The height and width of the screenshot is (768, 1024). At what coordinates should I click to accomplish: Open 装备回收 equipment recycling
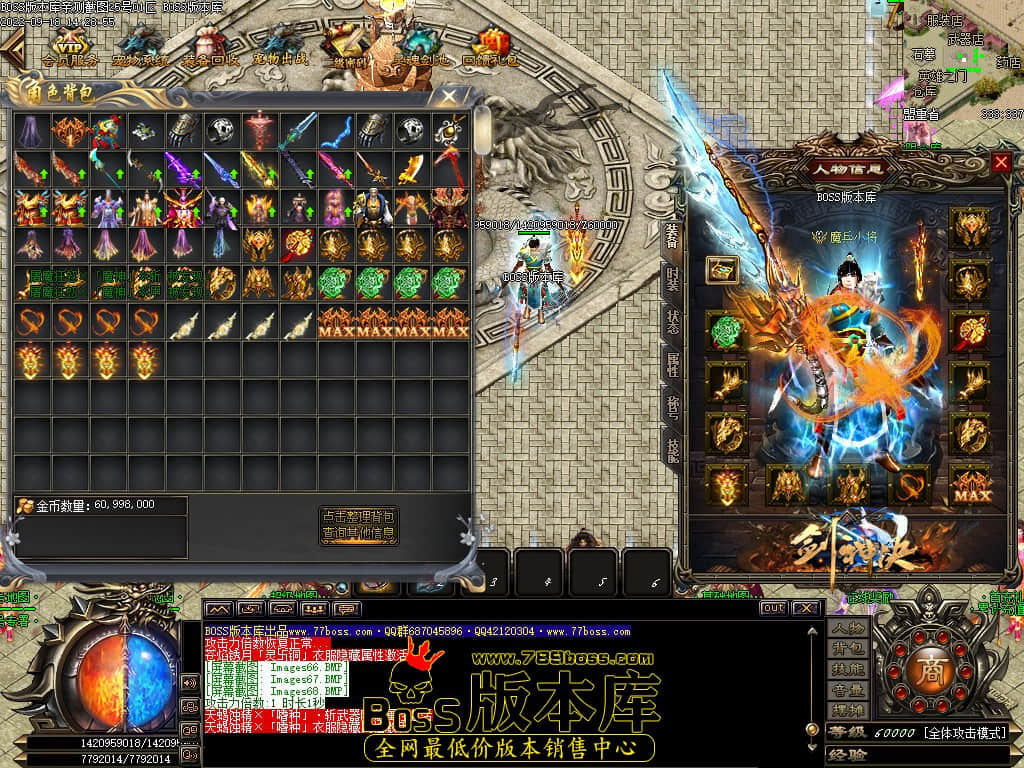(x=210, y=47)
